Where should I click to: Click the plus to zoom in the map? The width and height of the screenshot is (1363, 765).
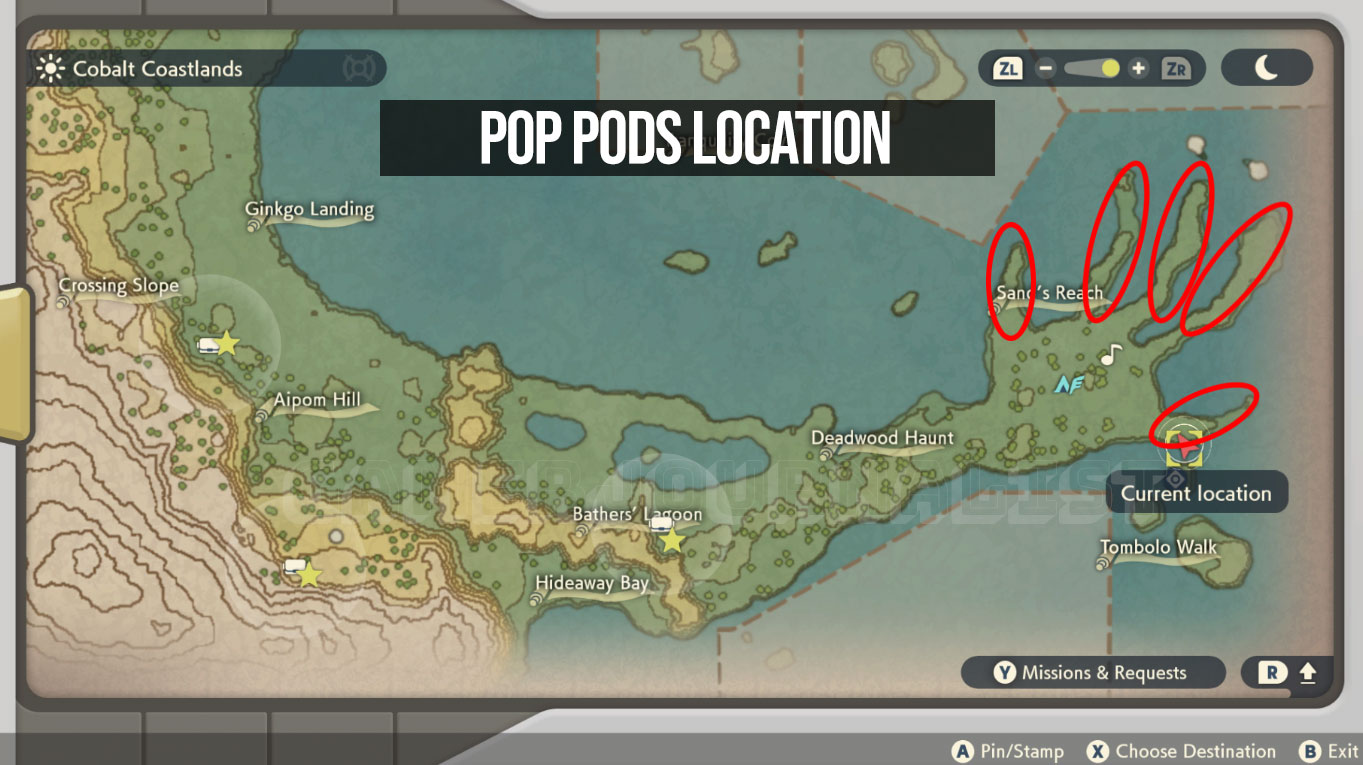[x=1139, y=69]
